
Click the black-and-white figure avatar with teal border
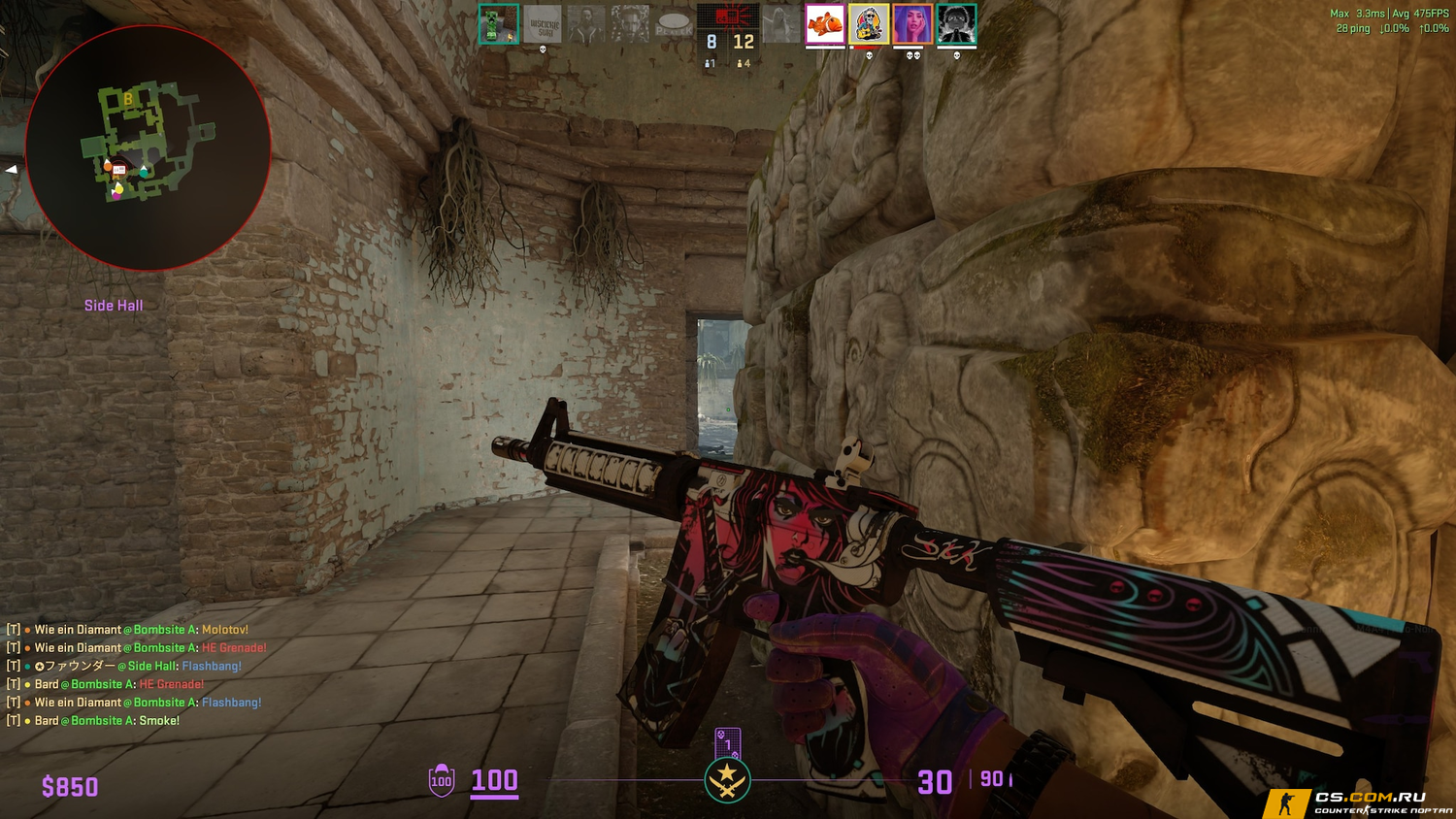coord(956,24)
